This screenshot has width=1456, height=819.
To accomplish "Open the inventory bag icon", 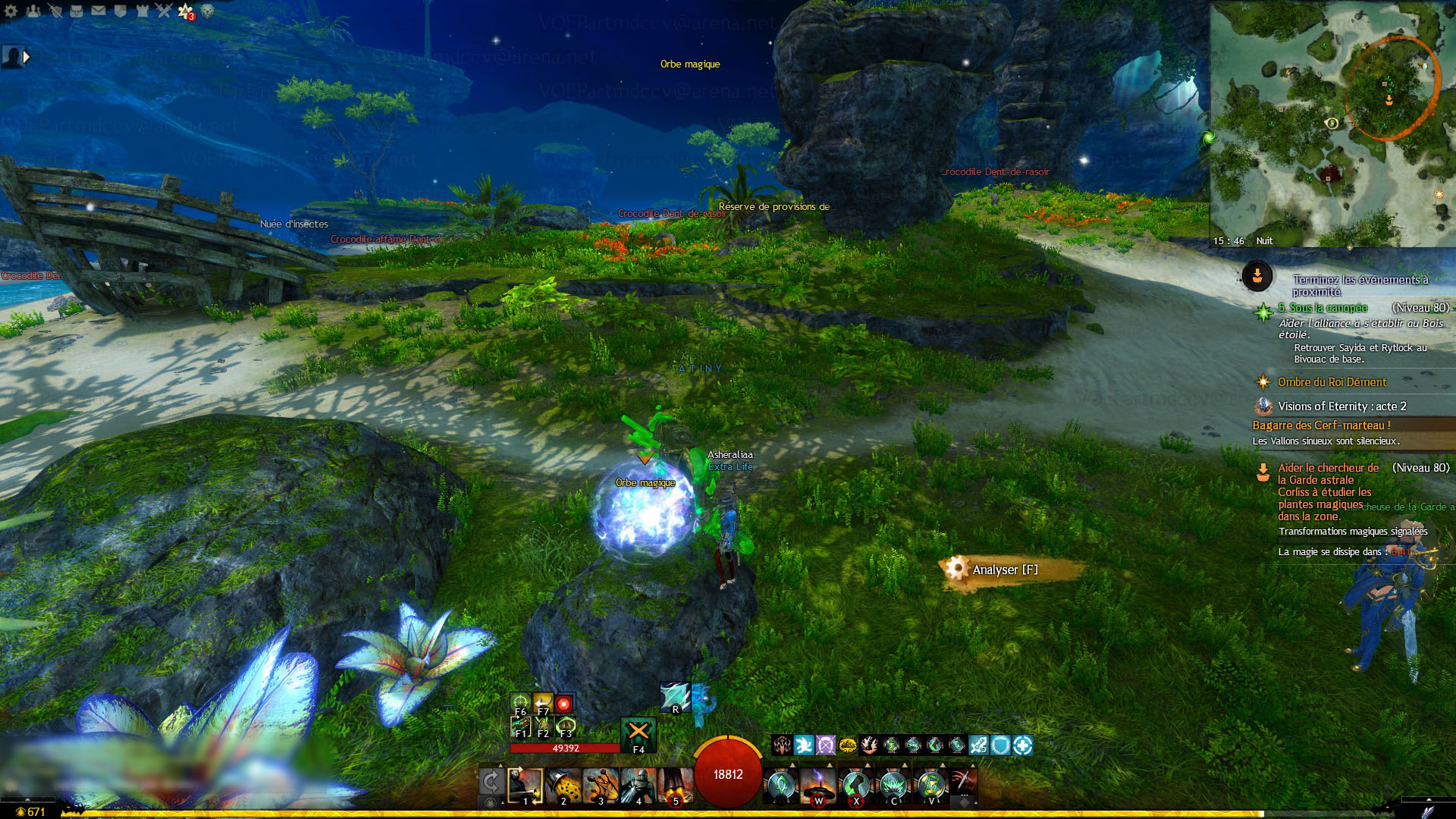I will coord(77,11).
